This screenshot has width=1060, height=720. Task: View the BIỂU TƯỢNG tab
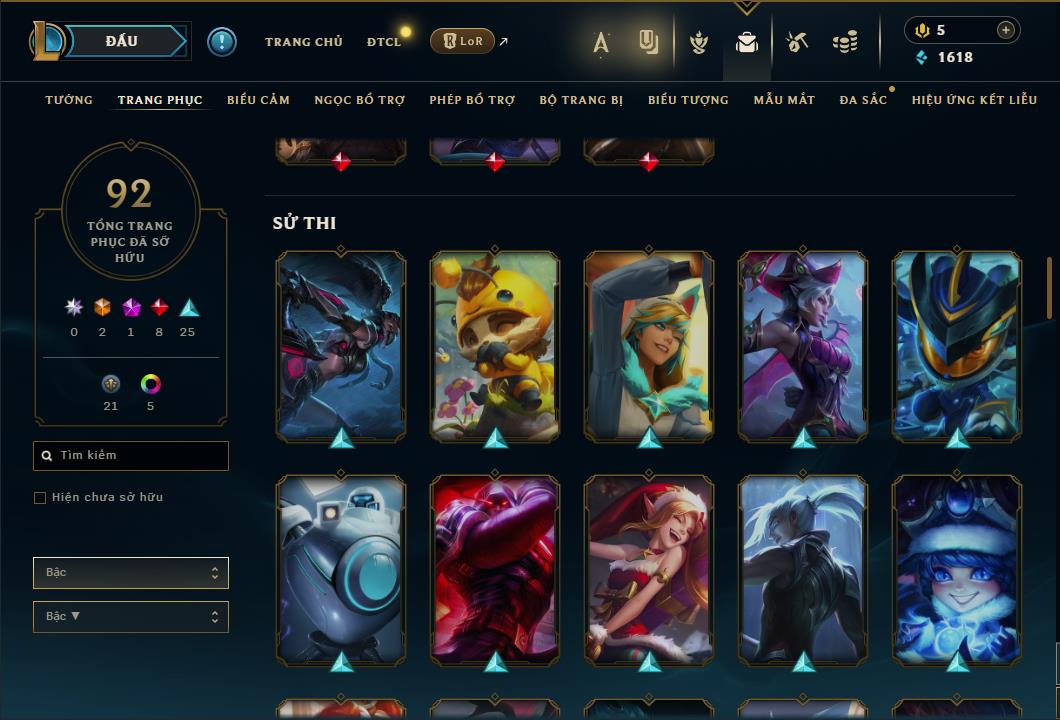coord(688,100)
